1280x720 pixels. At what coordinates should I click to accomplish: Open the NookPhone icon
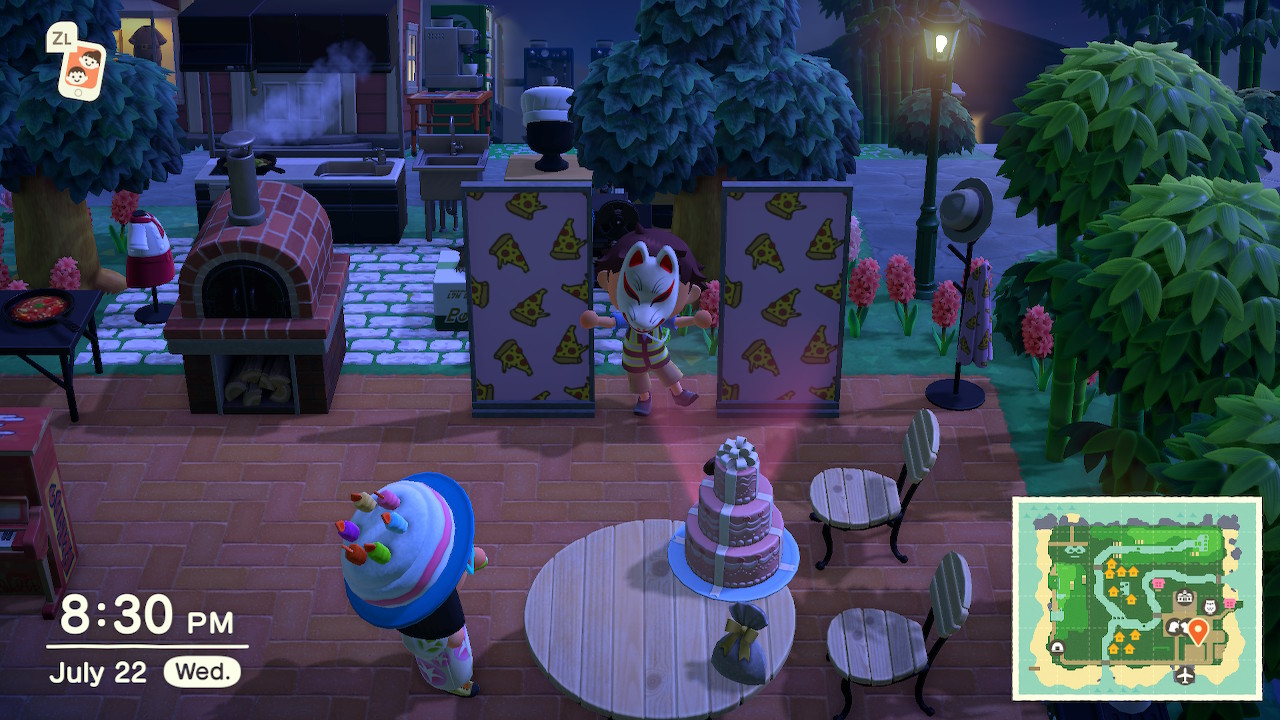[x=80, y=68]
